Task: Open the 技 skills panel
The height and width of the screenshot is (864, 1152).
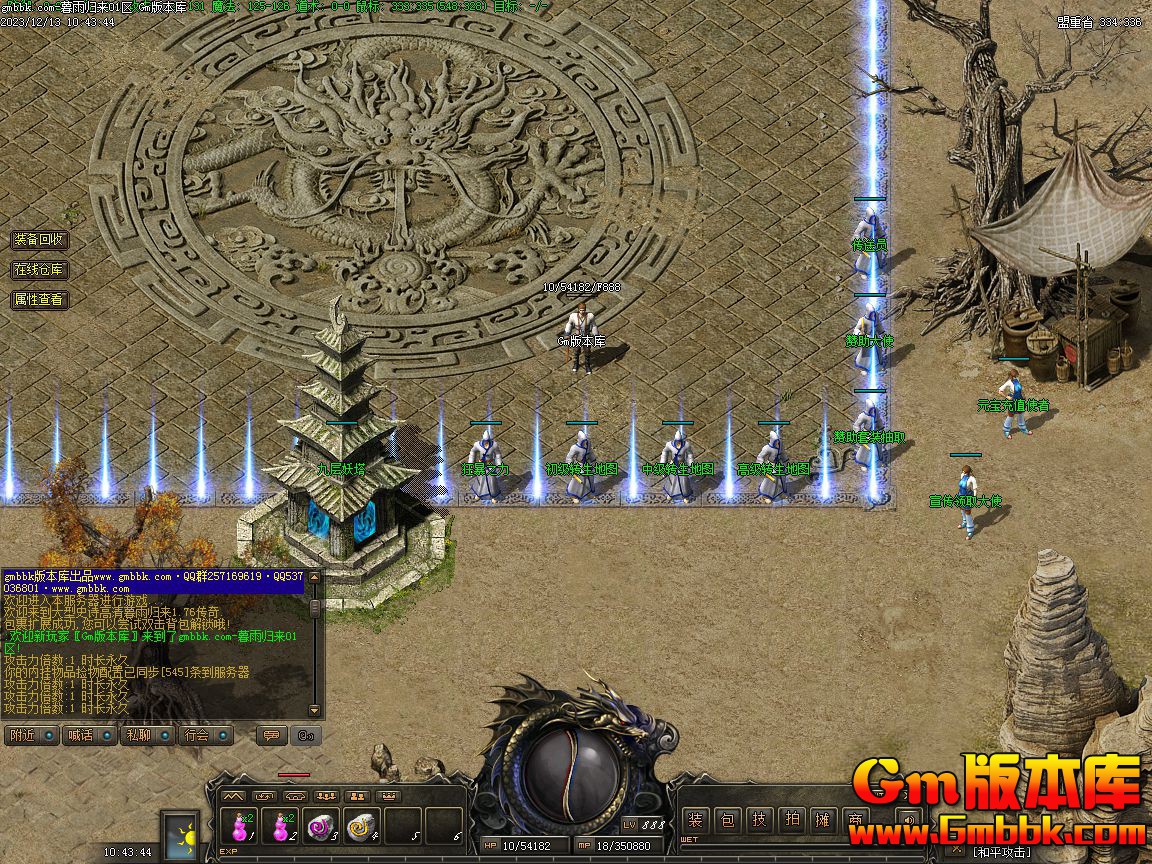Action: coord(760,821)
